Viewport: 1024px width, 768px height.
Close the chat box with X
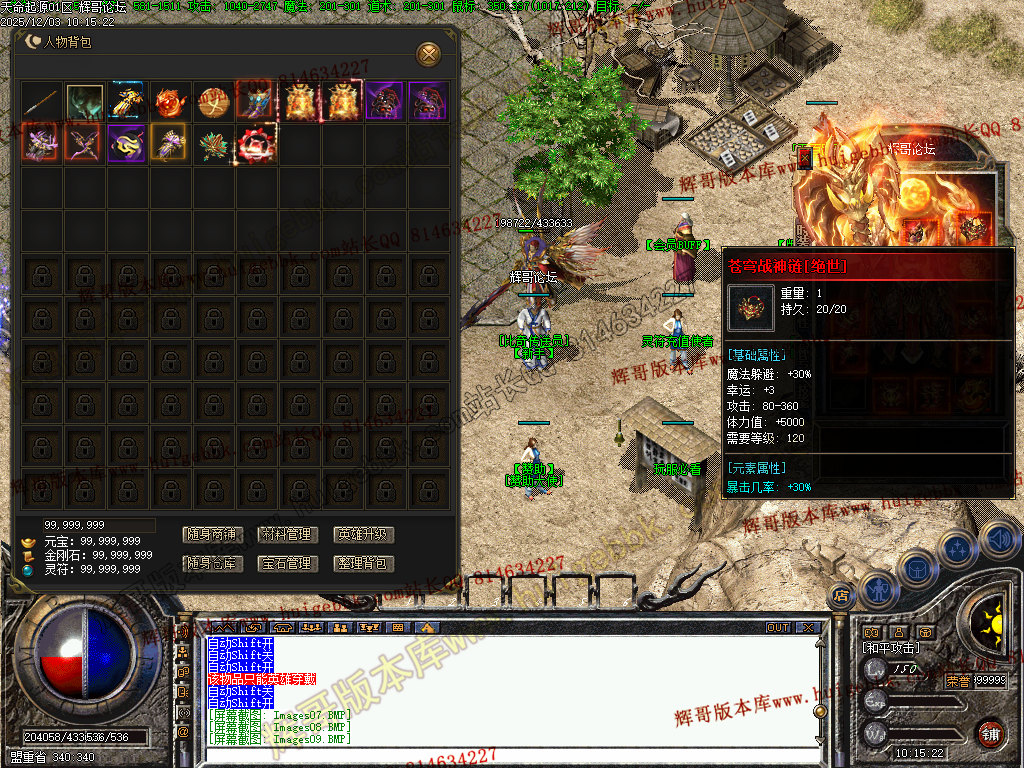(807, 628)
